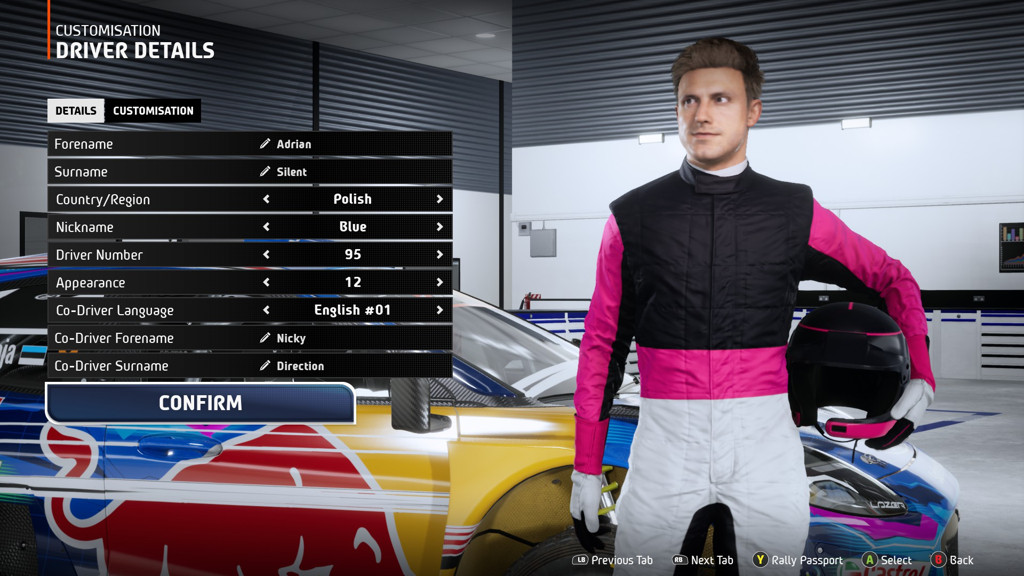This screenshot has height=576, width=1024.
Task: Increase Driver Number using the right arrow
Action: [439, 255]
